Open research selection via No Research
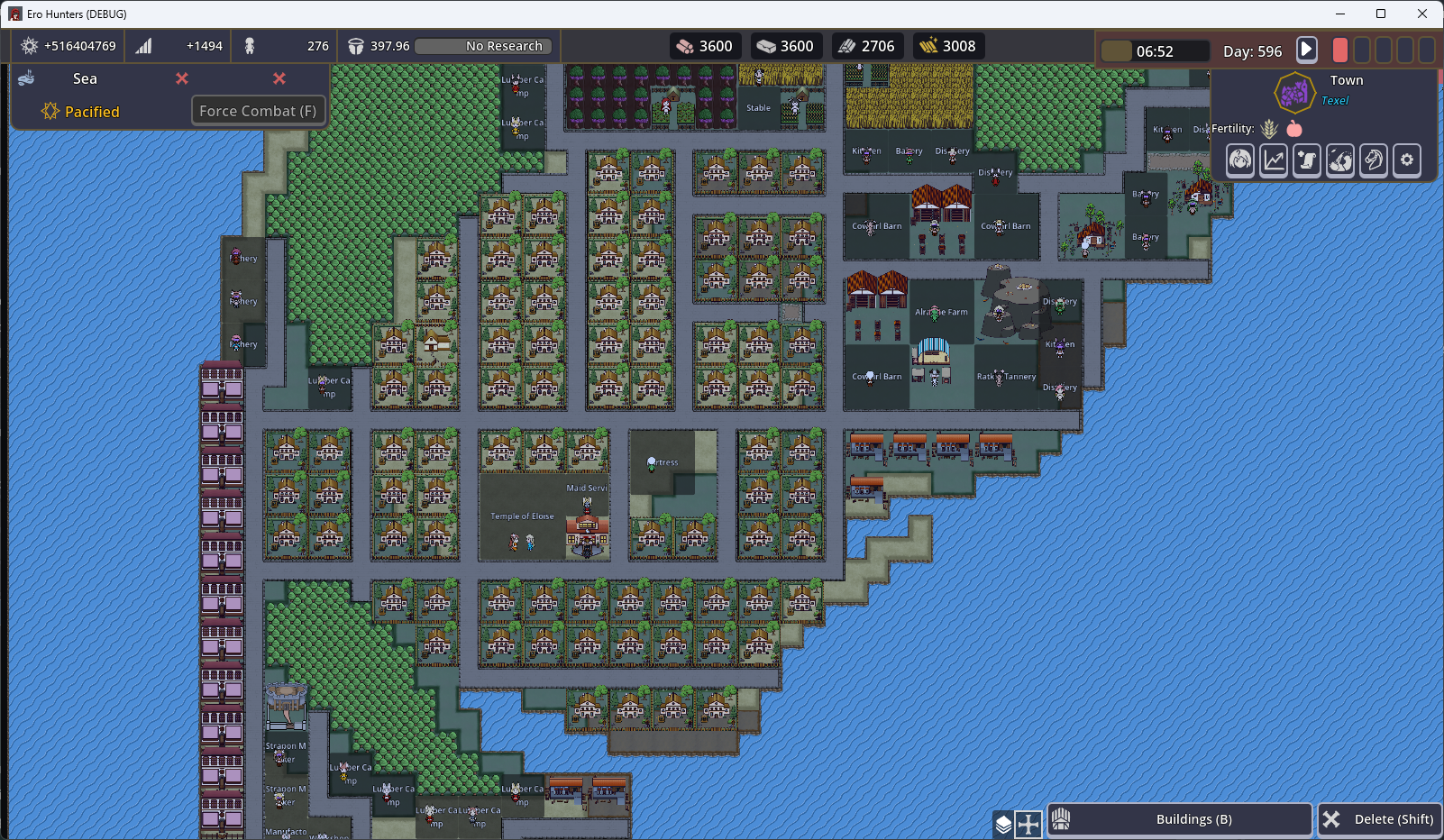The width and height of the screenshot is (1444, 840). click(483, 46)
